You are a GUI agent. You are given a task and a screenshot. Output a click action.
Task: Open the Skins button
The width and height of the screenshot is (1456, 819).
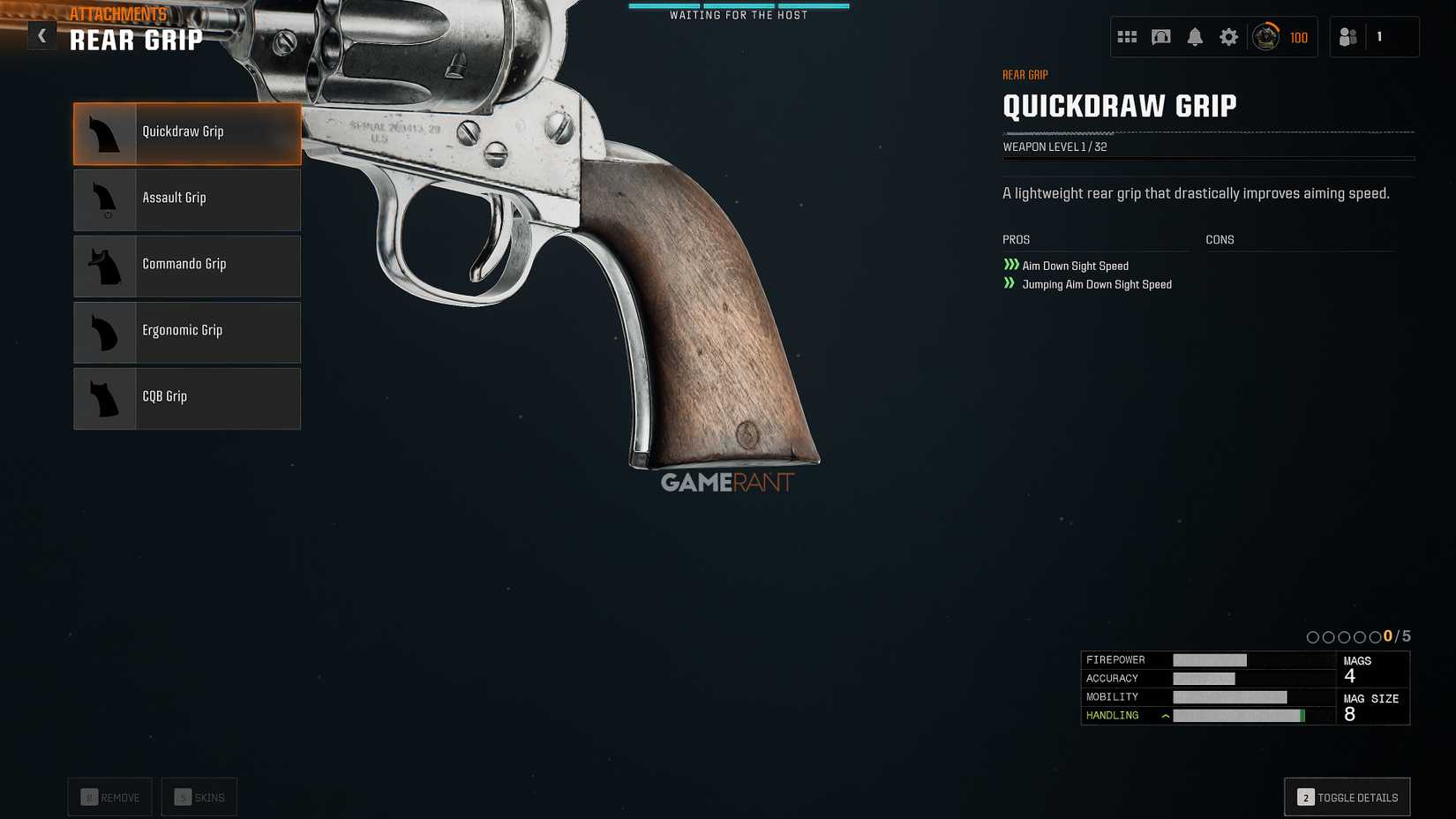199,796
